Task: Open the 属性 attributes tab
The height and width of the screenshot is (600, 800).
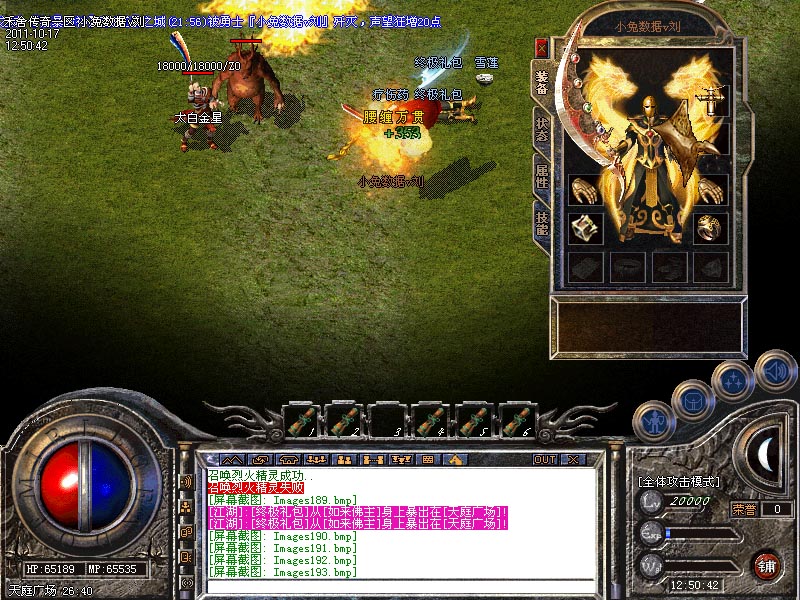Action: coord(541,176)
